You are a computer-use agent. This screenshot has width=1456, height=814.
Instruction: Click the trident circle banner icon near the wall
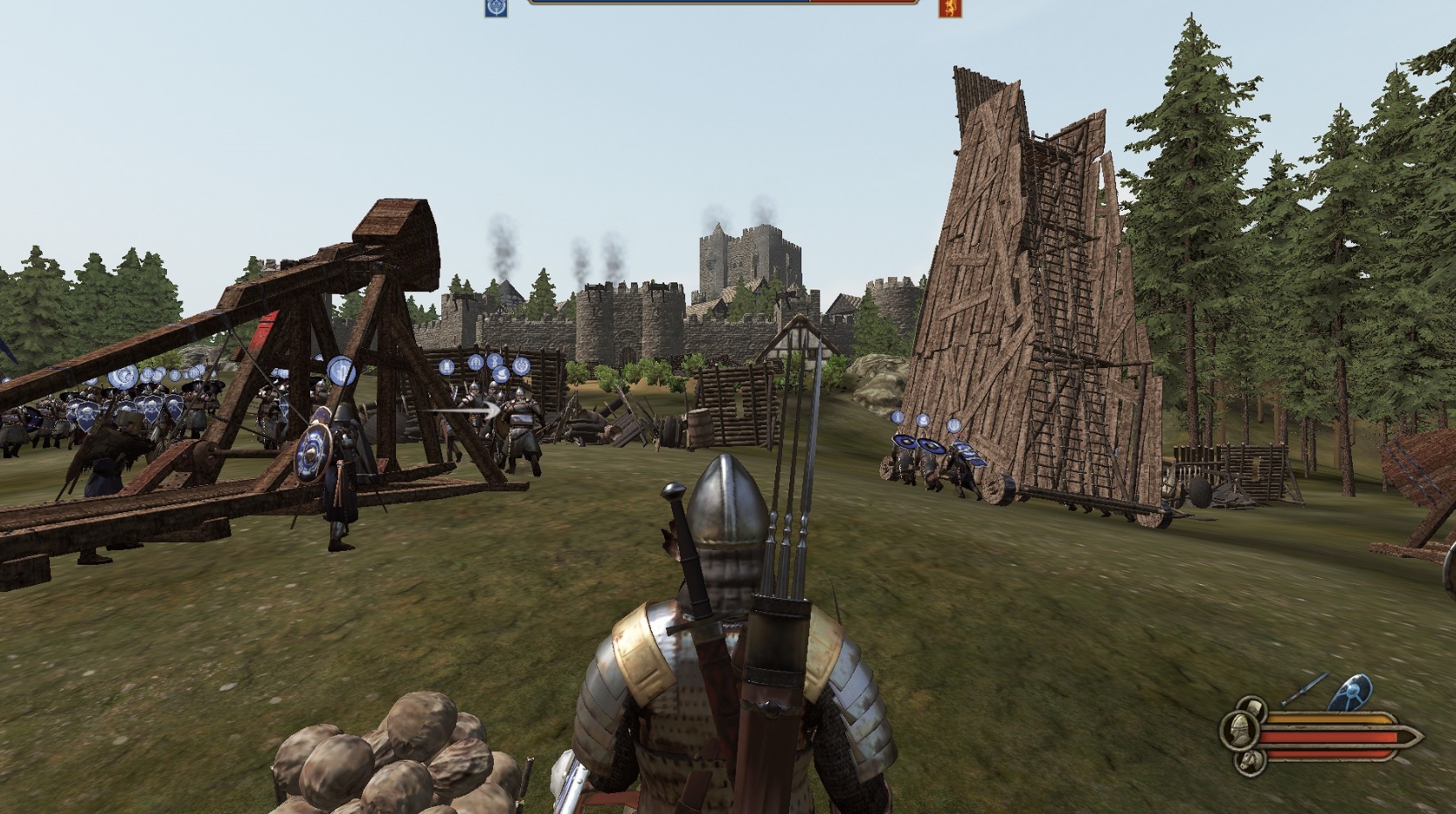(x=521, y=365)
